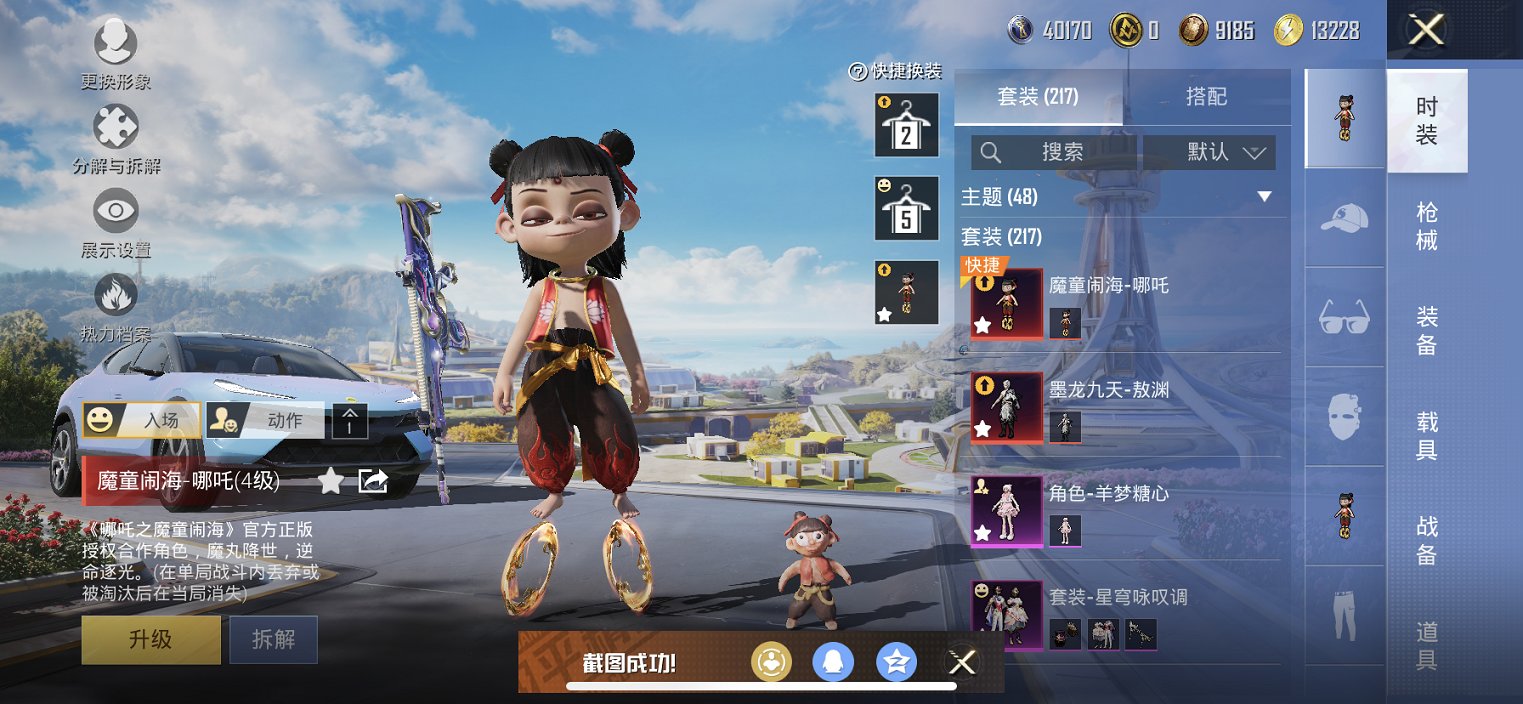Expand the 主题 (48) theme section
Screen dimensions: 1523x704
(1264, 197)
